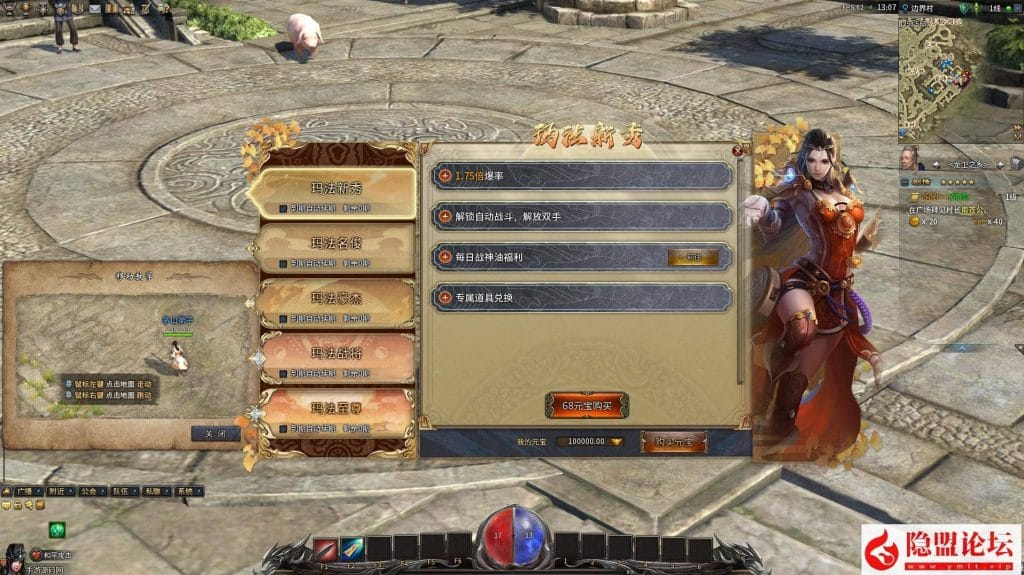Image resolution: width=1024 pixels, height=575 pixels.
Task: Select the 系统 chat channel
Action: pyautogui.click(x=185, y=492)
